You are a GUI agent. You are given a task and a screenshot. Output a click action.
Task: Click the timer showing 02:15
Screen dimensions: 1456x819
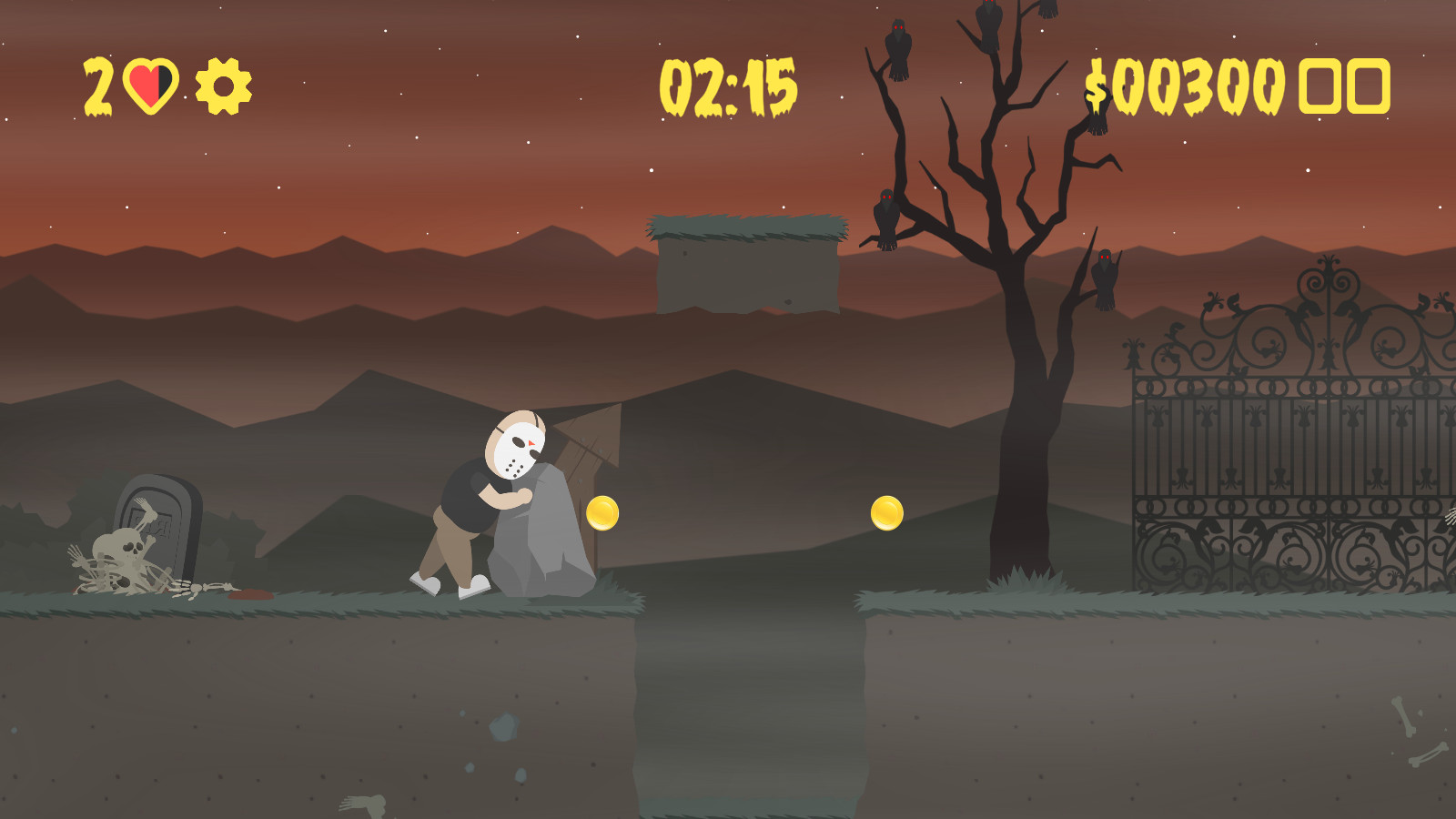point(730,86)
